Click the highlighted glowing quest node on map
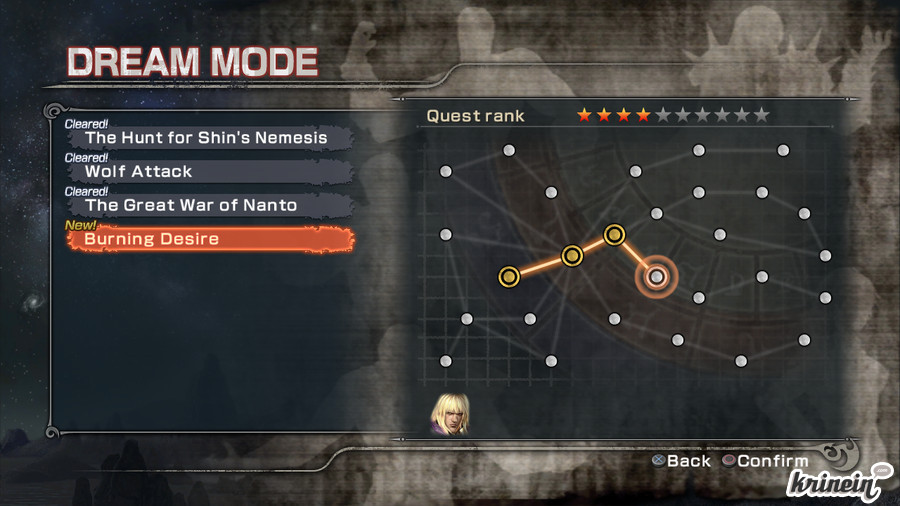The image size is (900, 506). 656,276
